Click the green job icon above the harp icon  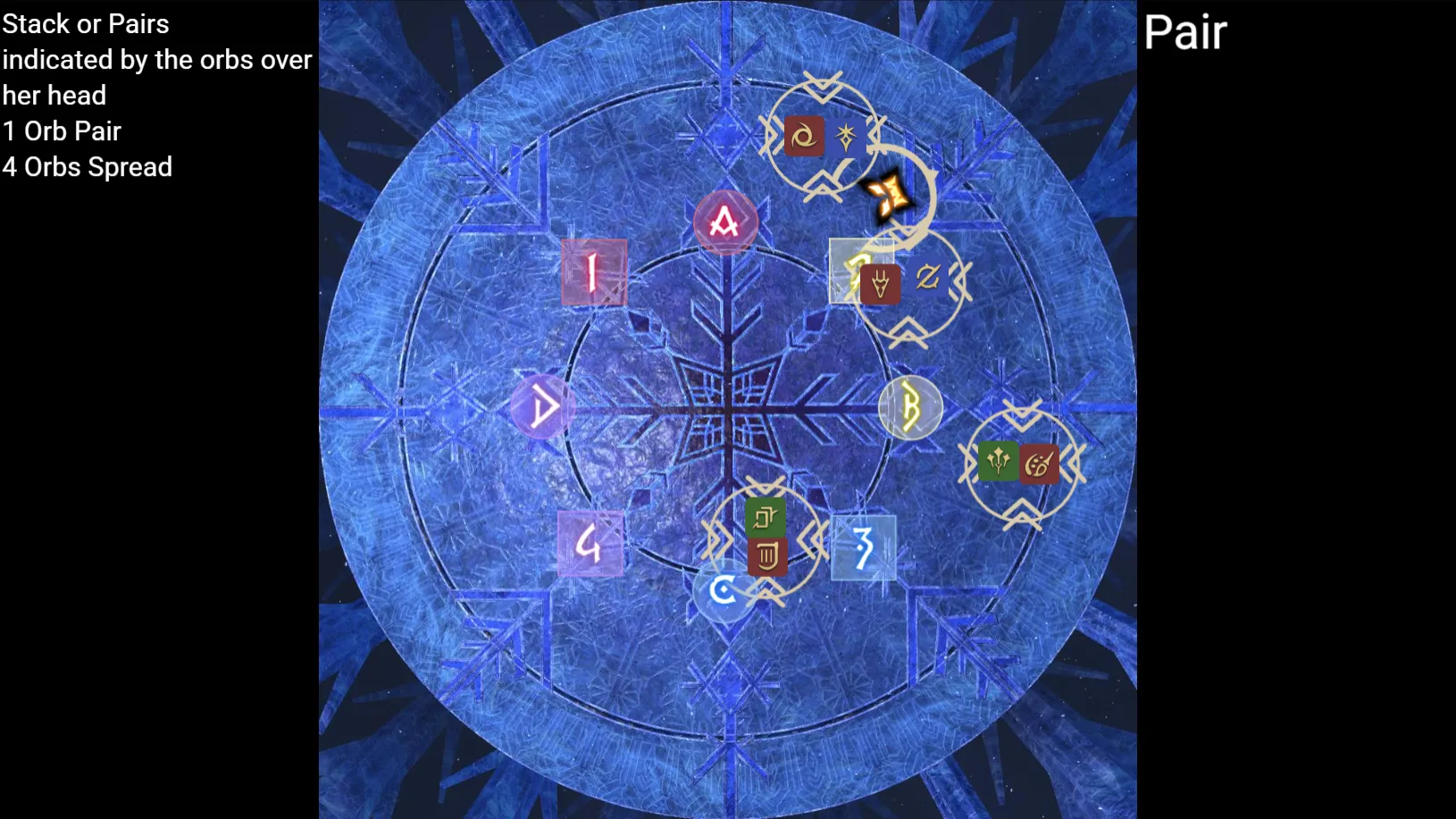[x=766, y=516]
